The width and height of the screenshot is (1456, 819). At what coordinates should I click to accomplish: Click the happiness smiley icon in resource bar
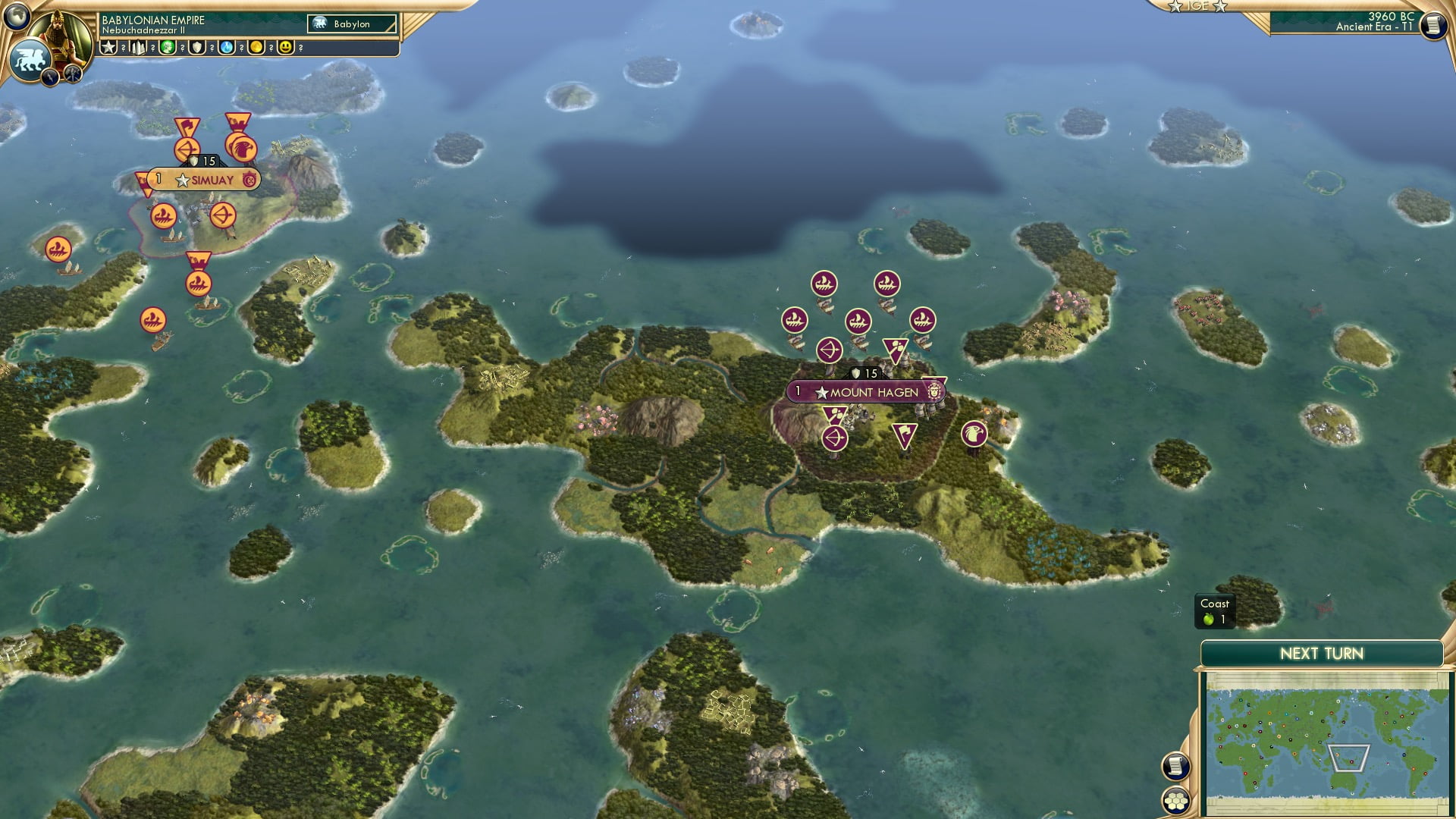point(284,48)
